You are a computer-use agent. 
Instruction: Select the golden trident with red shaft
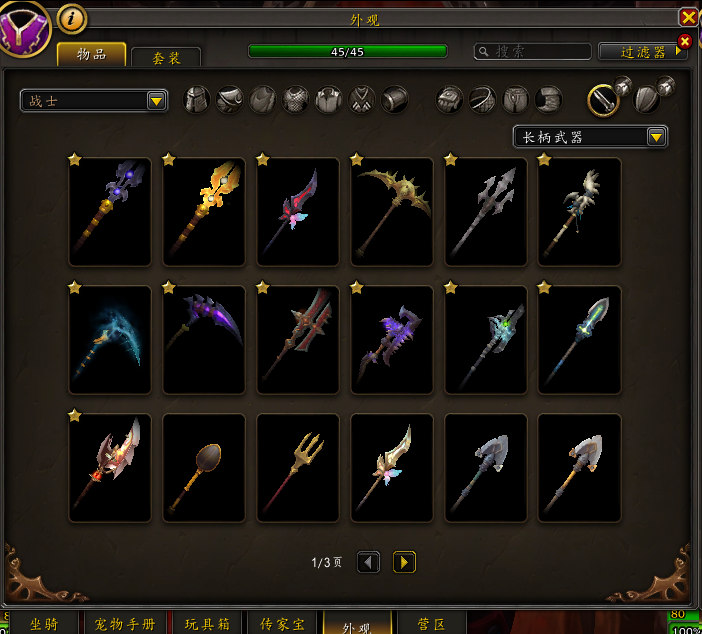(x=298, y=467)
